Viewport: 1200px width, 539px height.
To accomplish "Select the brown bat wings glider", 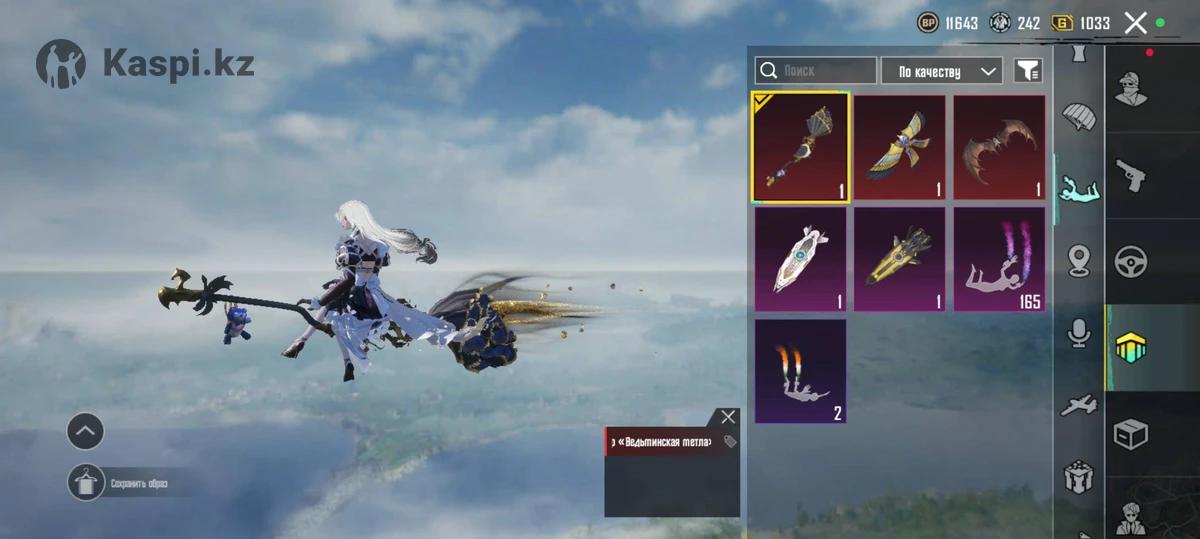I will [x=999, y=148].
